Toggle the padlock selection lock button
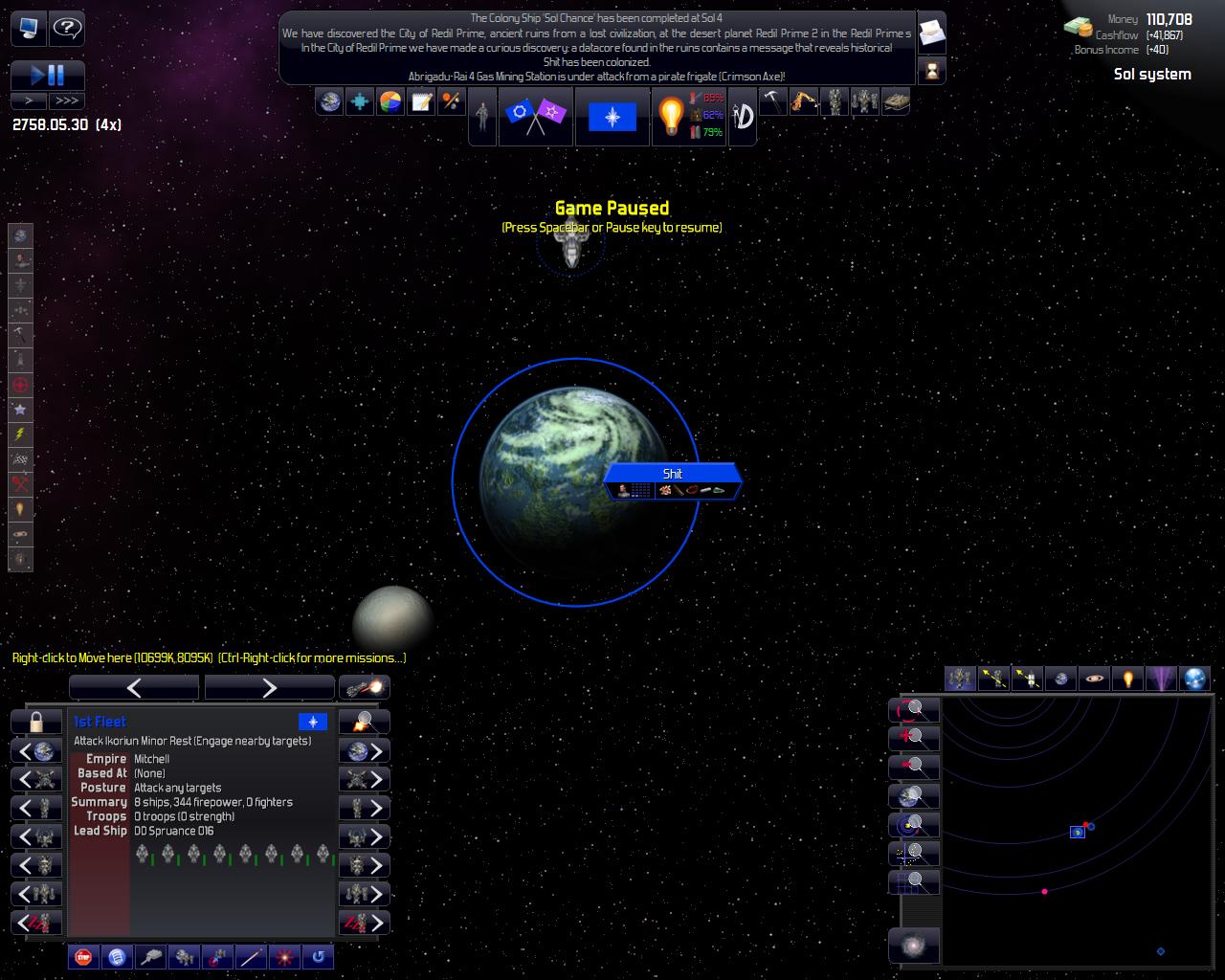1225x980 pixels. coord(36,722)
